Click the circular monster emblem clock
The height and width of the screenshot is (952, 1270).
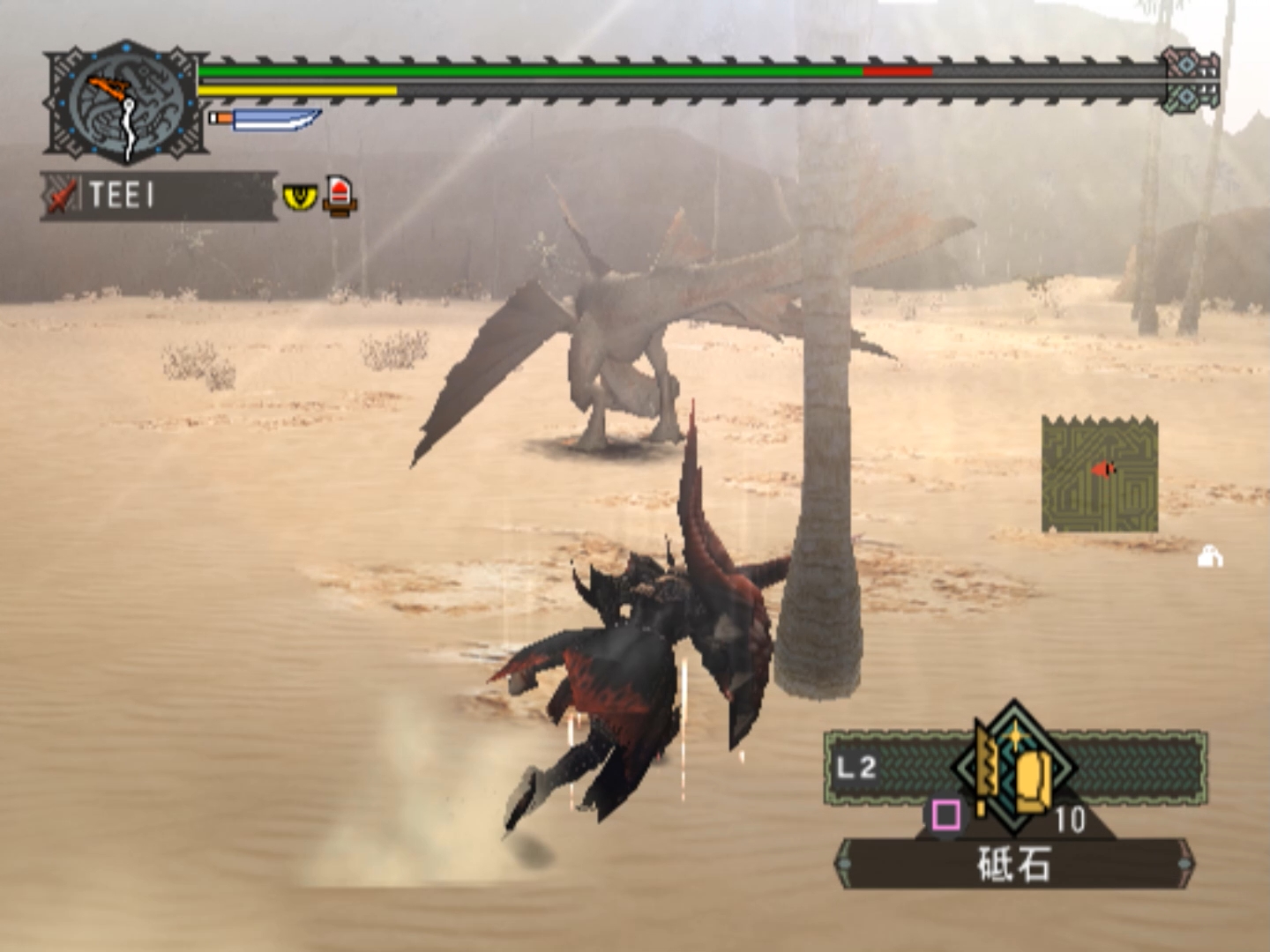(x=127, y=102)
